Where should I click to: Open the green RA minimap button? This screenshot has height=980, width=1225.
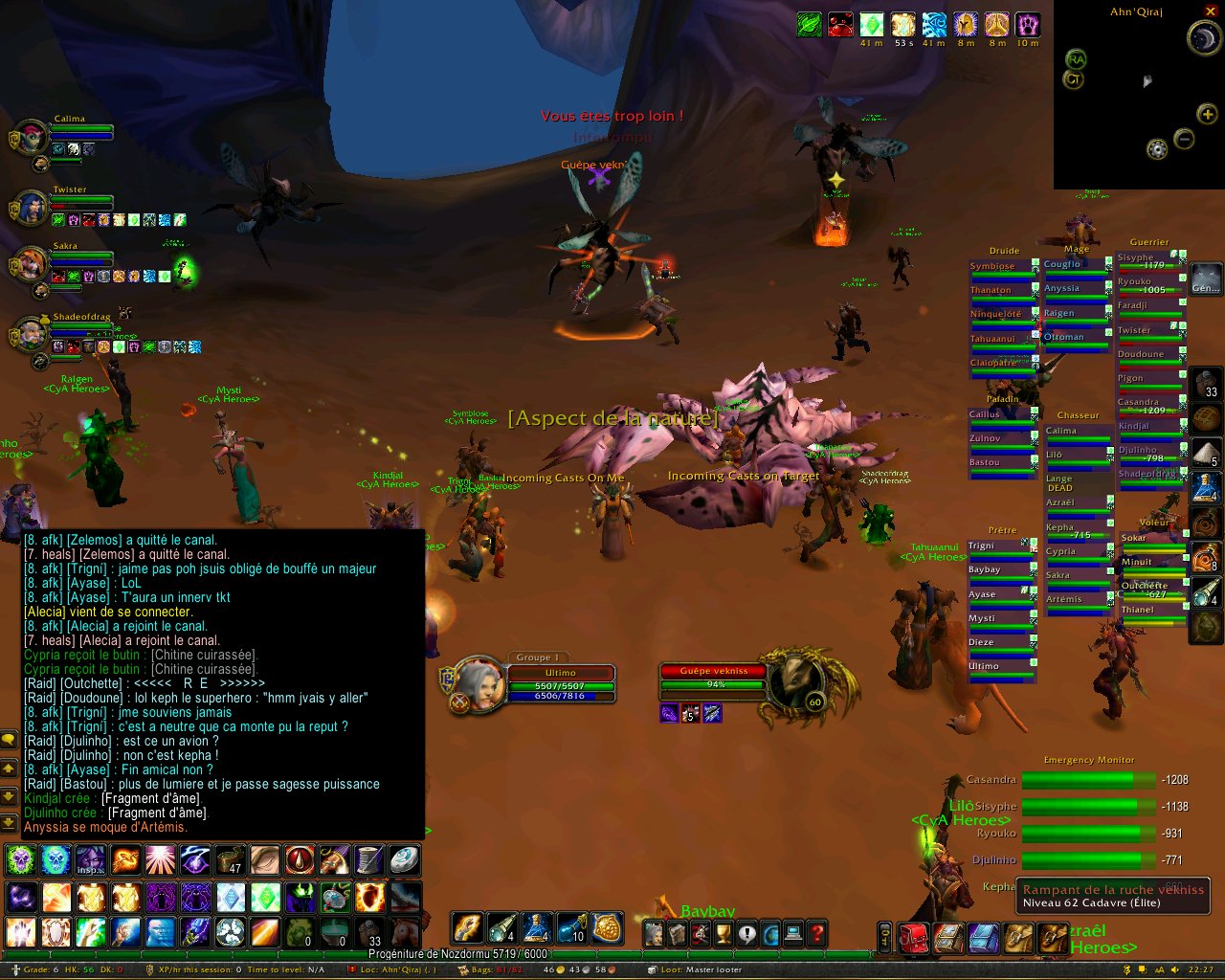(x=1076, y=59)
